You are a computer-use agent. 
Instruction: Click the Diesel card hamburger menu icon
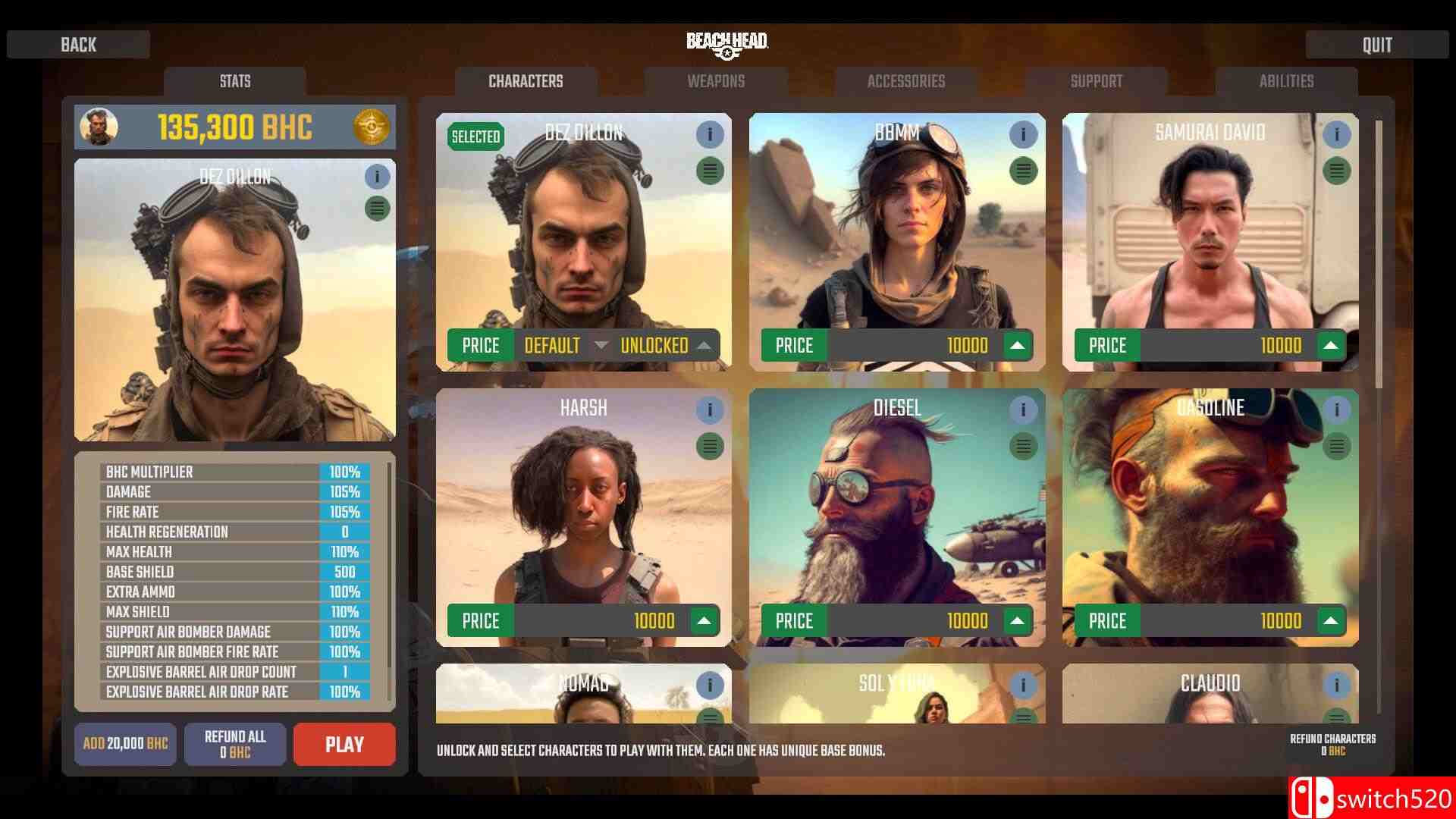point(1023,447)
